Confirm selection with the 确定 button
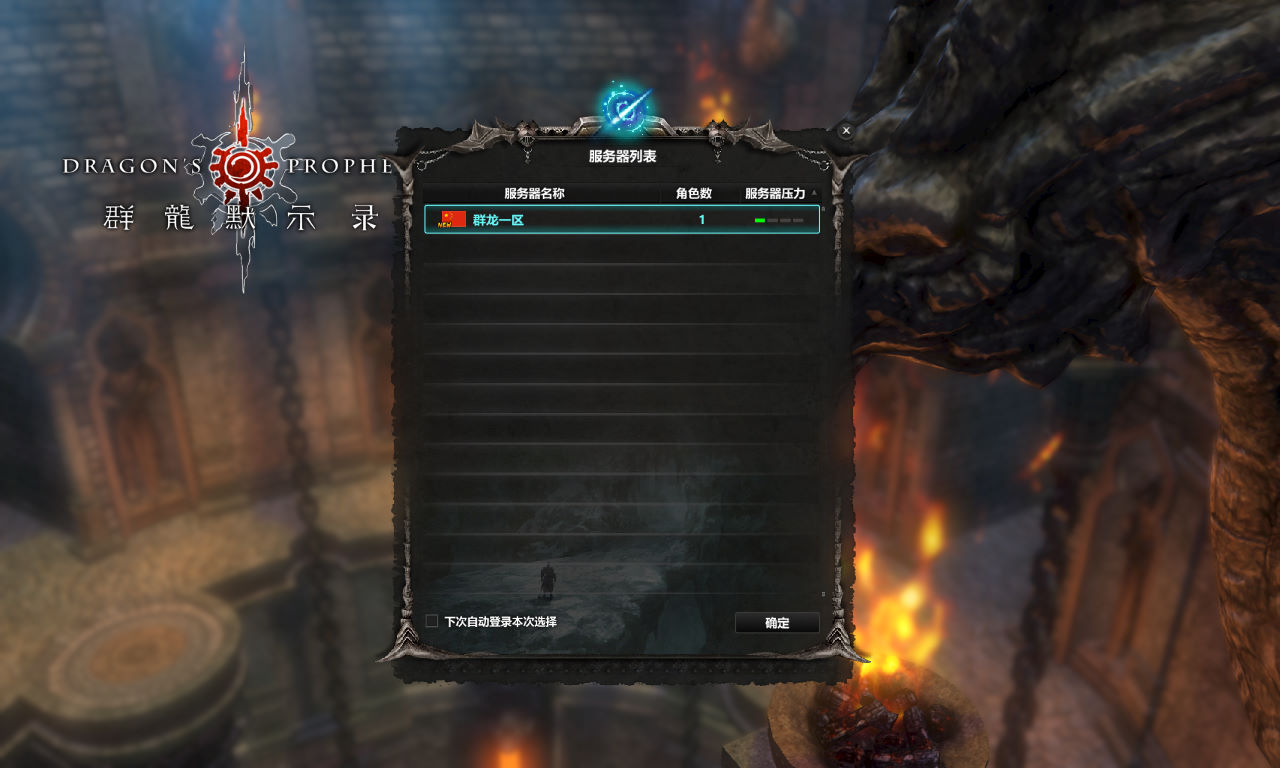 (x=777, y=623)
